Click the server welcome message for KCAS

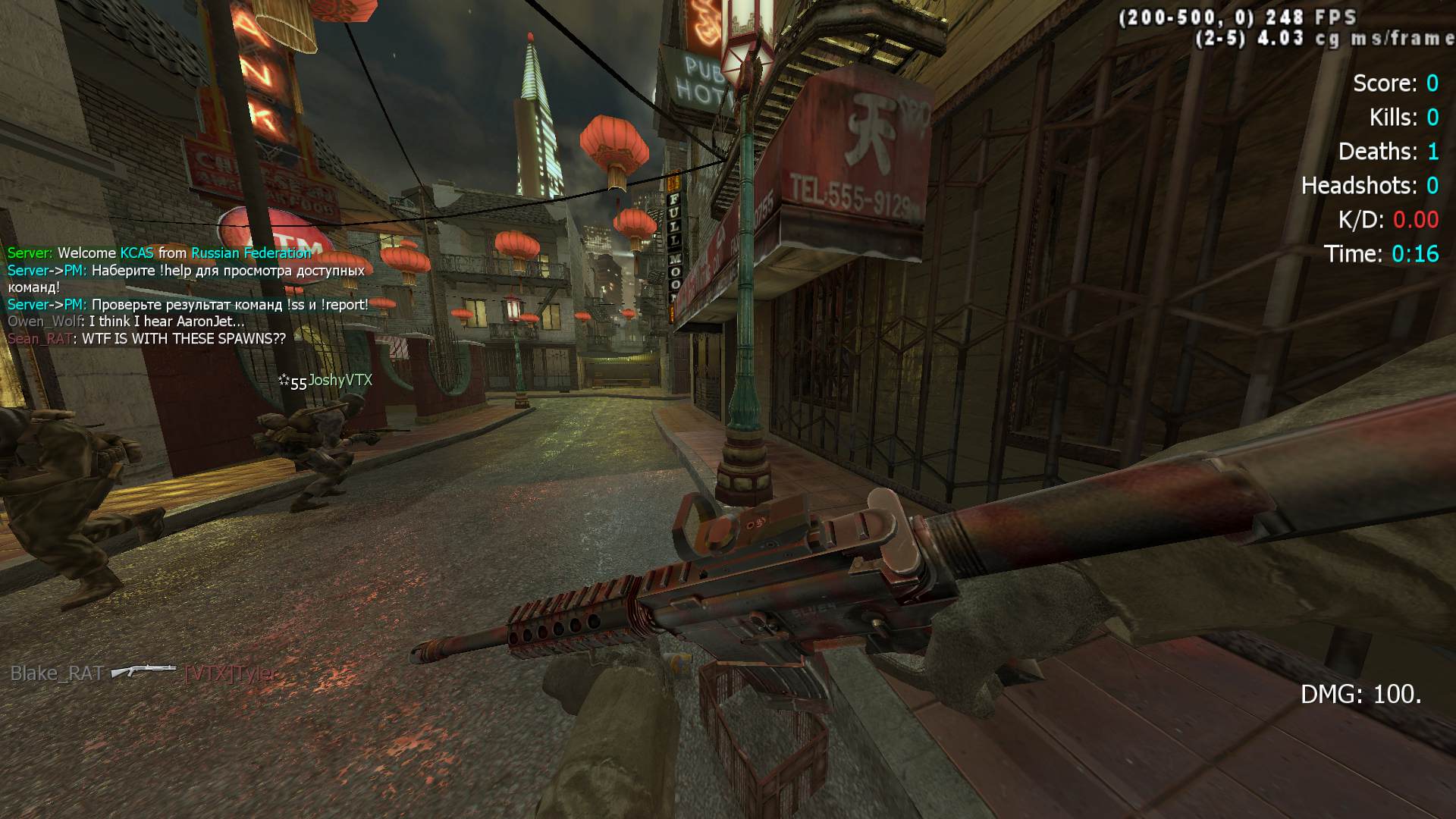(x=159, y=253)
